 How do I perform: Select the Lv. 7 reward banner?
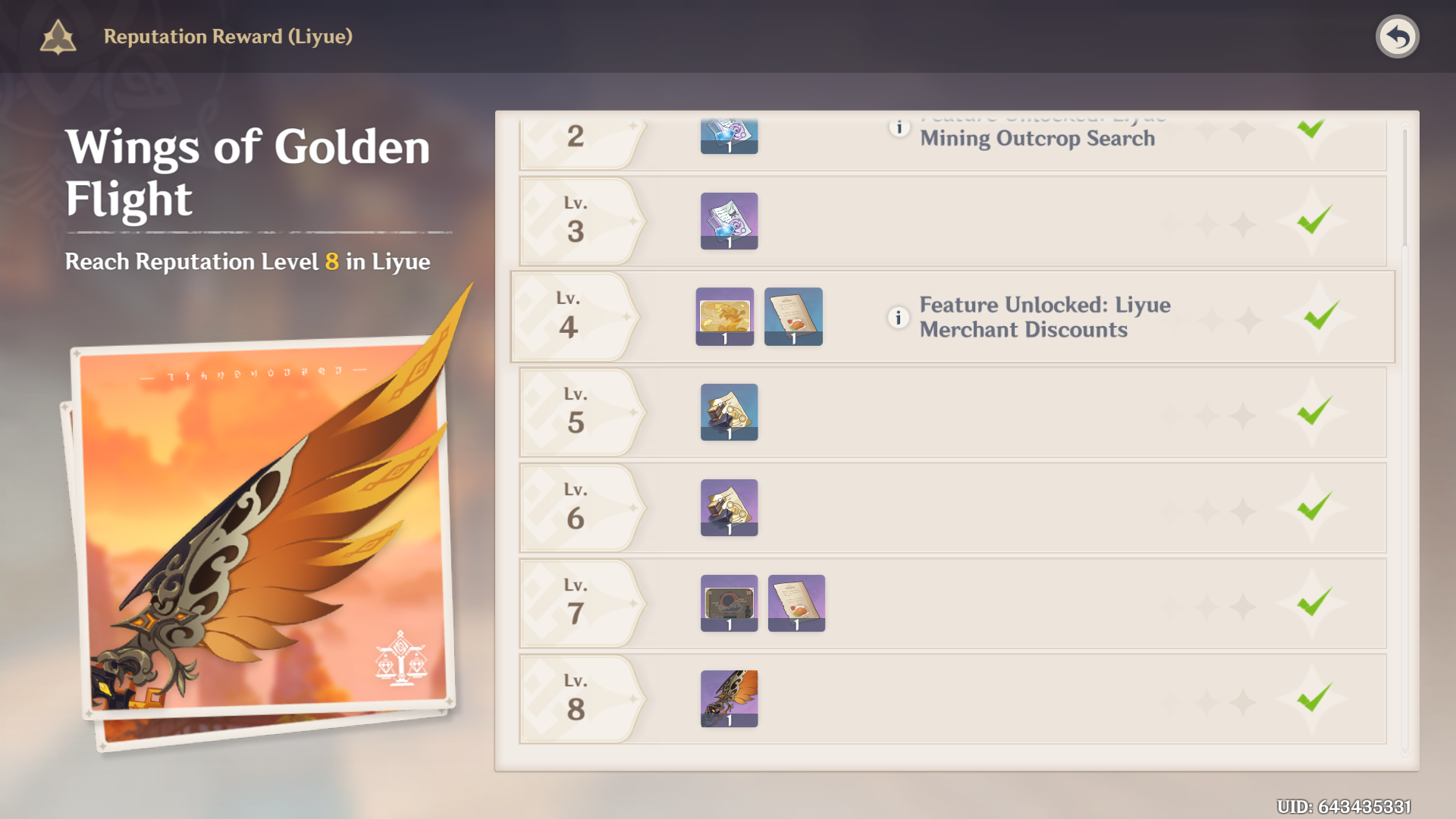(576, 603)
